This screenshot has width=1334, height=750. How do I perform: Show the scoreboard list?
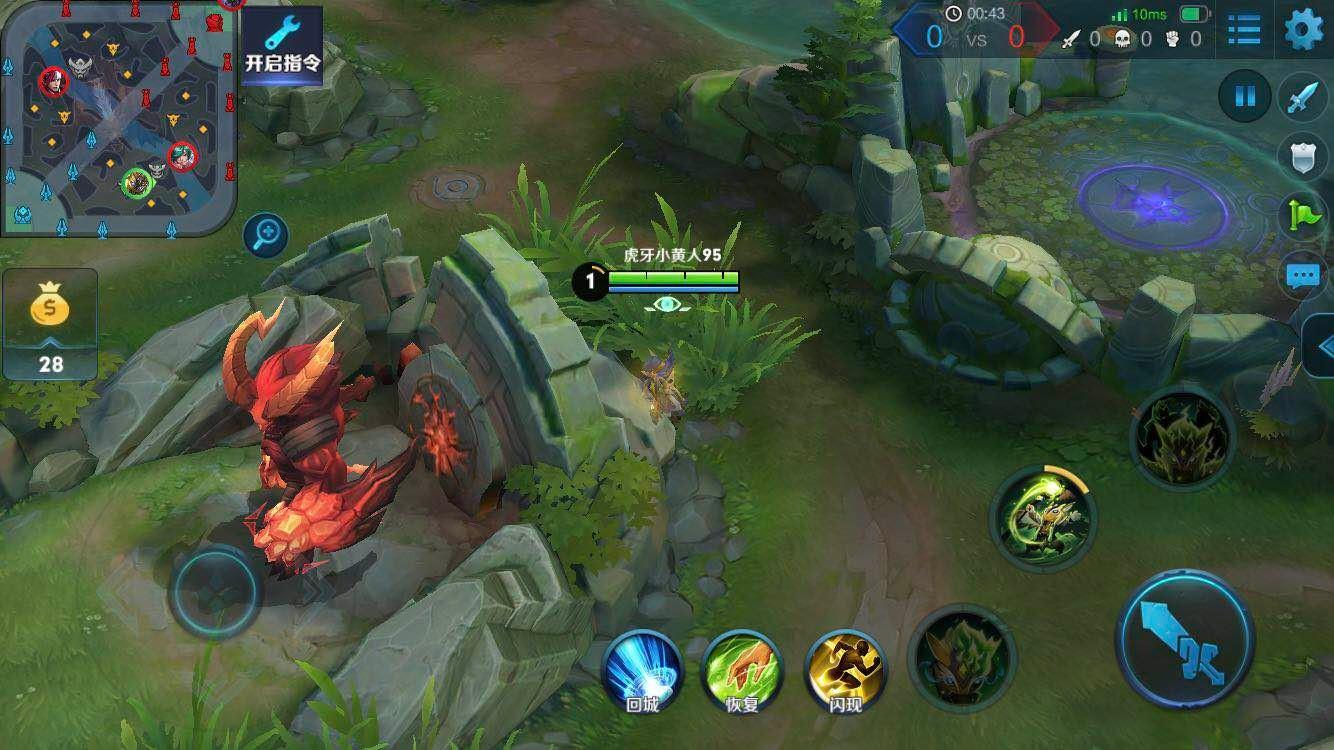[1244, 30]
